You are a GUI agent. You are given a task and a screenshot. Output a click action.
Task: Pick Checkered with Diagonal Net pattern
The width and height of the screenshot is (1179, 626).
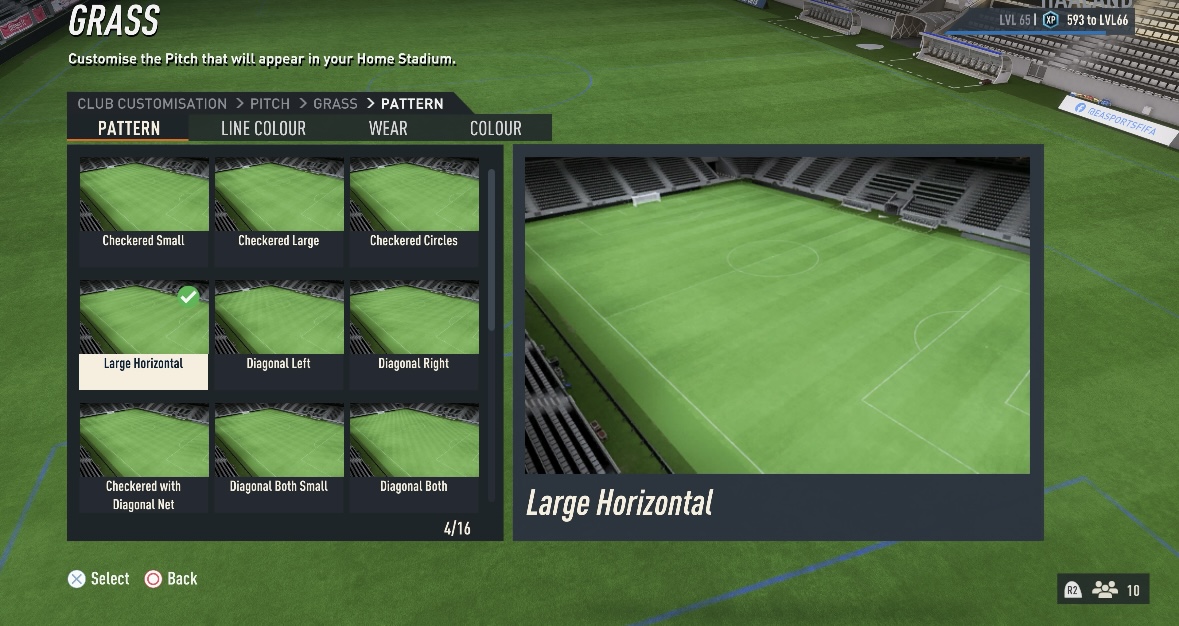(x=143, y=455)
